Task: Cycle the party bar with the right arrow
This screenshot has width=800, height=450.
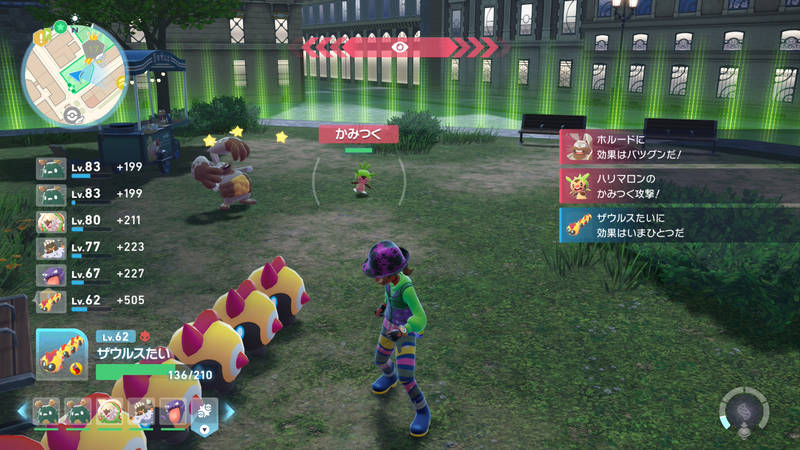Action: [x=229, y=410]
